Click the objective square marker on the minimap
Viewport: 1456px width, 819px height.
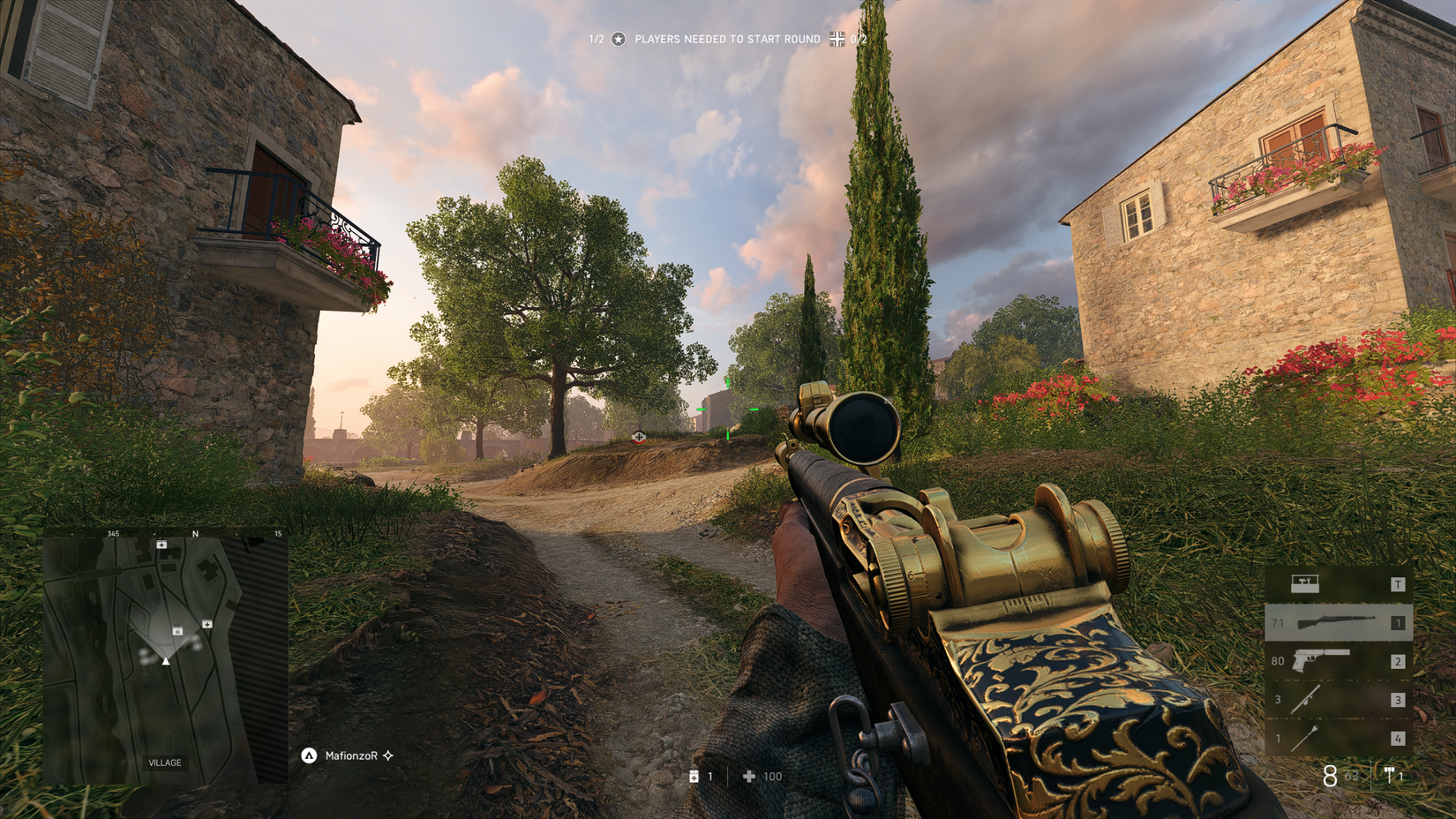[x=178, y=631]
